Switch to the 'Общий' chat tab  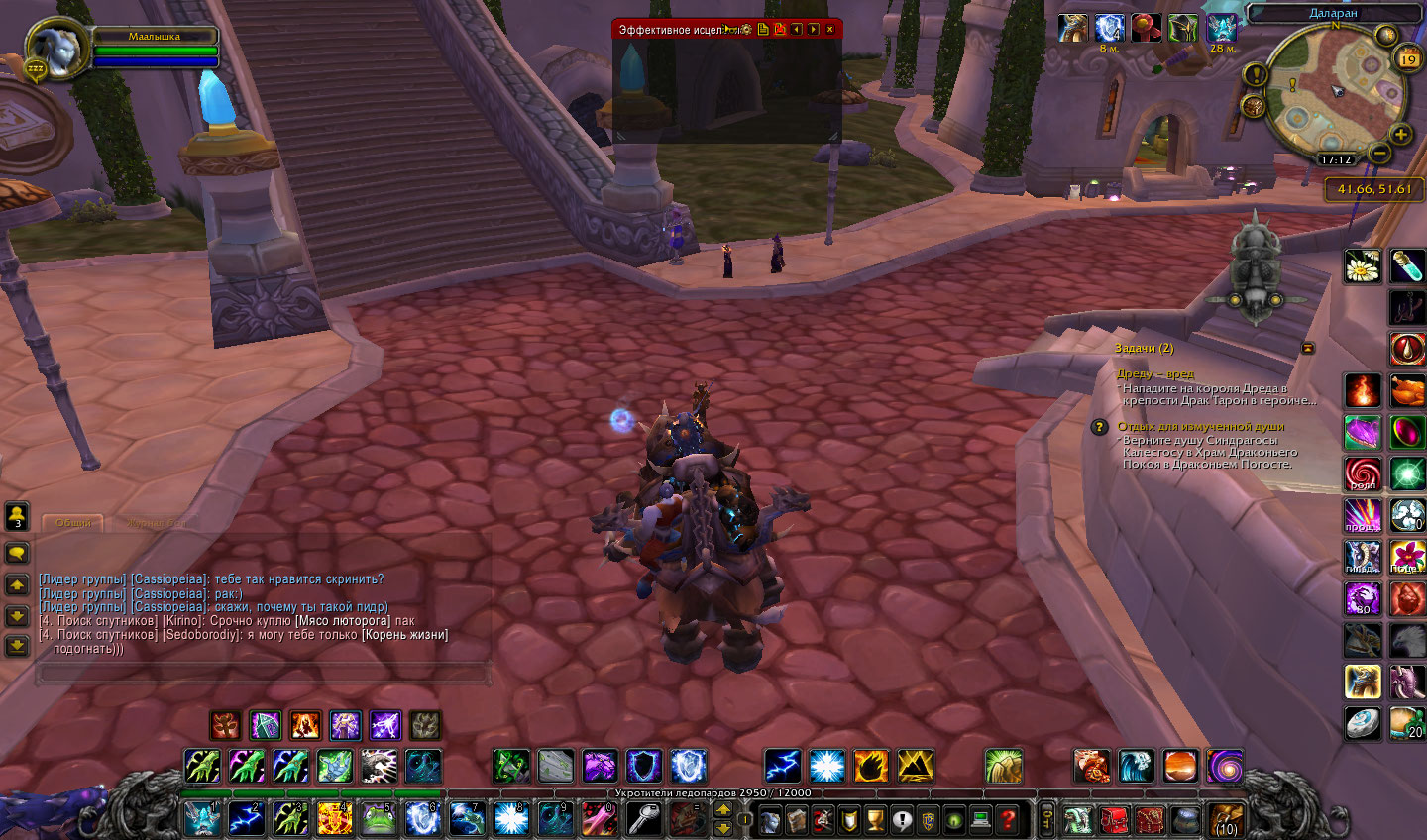pyautogui.click(x=72, y=523)
